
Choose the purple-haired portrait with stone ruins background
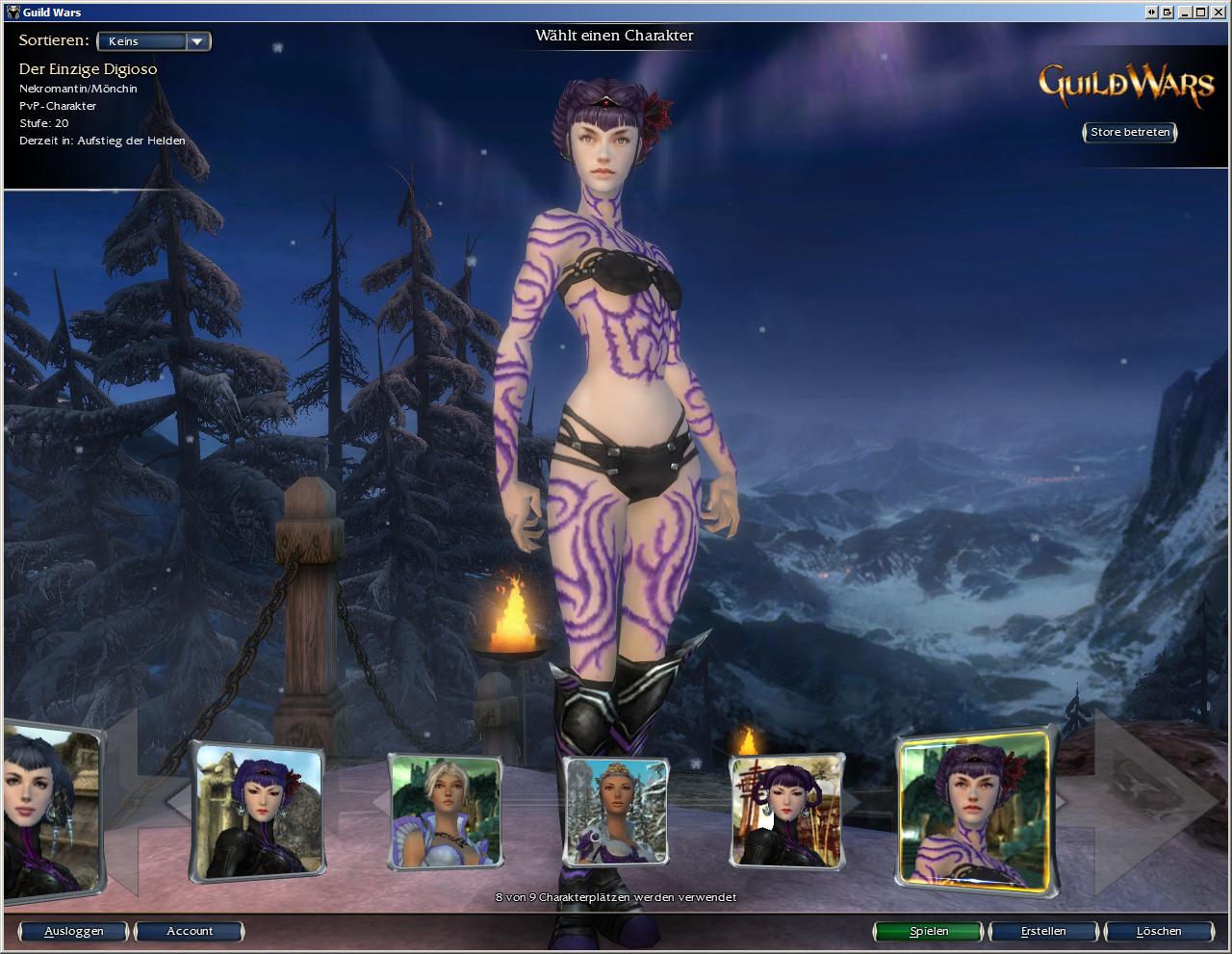tap(257, 811)
